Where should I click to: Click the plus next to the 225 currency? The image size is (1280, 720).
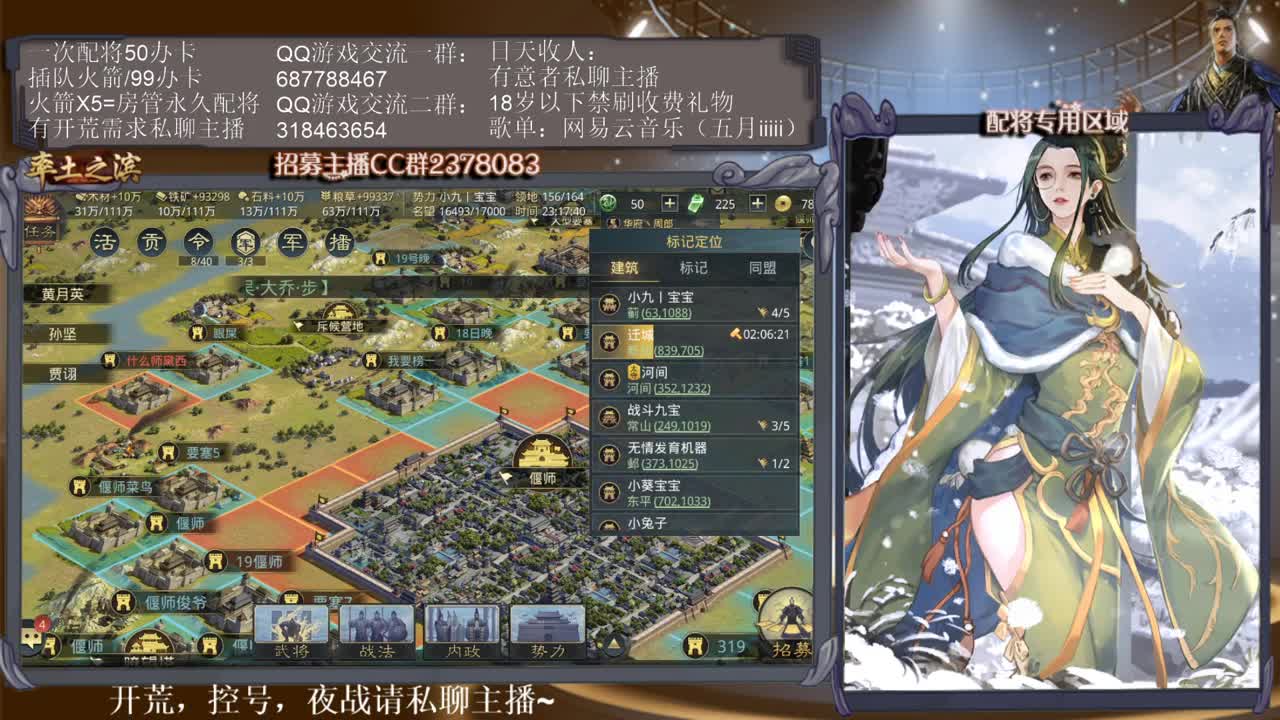(758, 204)
